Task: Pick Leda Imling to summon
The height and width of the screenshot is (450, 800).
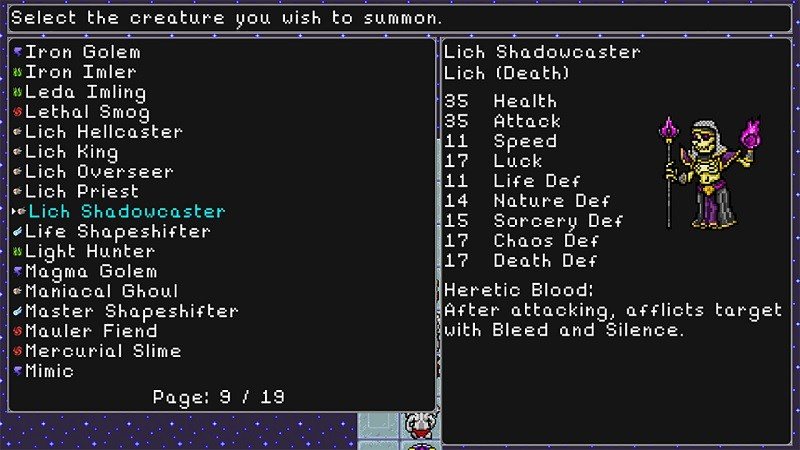Action: [x=86, y=92]
